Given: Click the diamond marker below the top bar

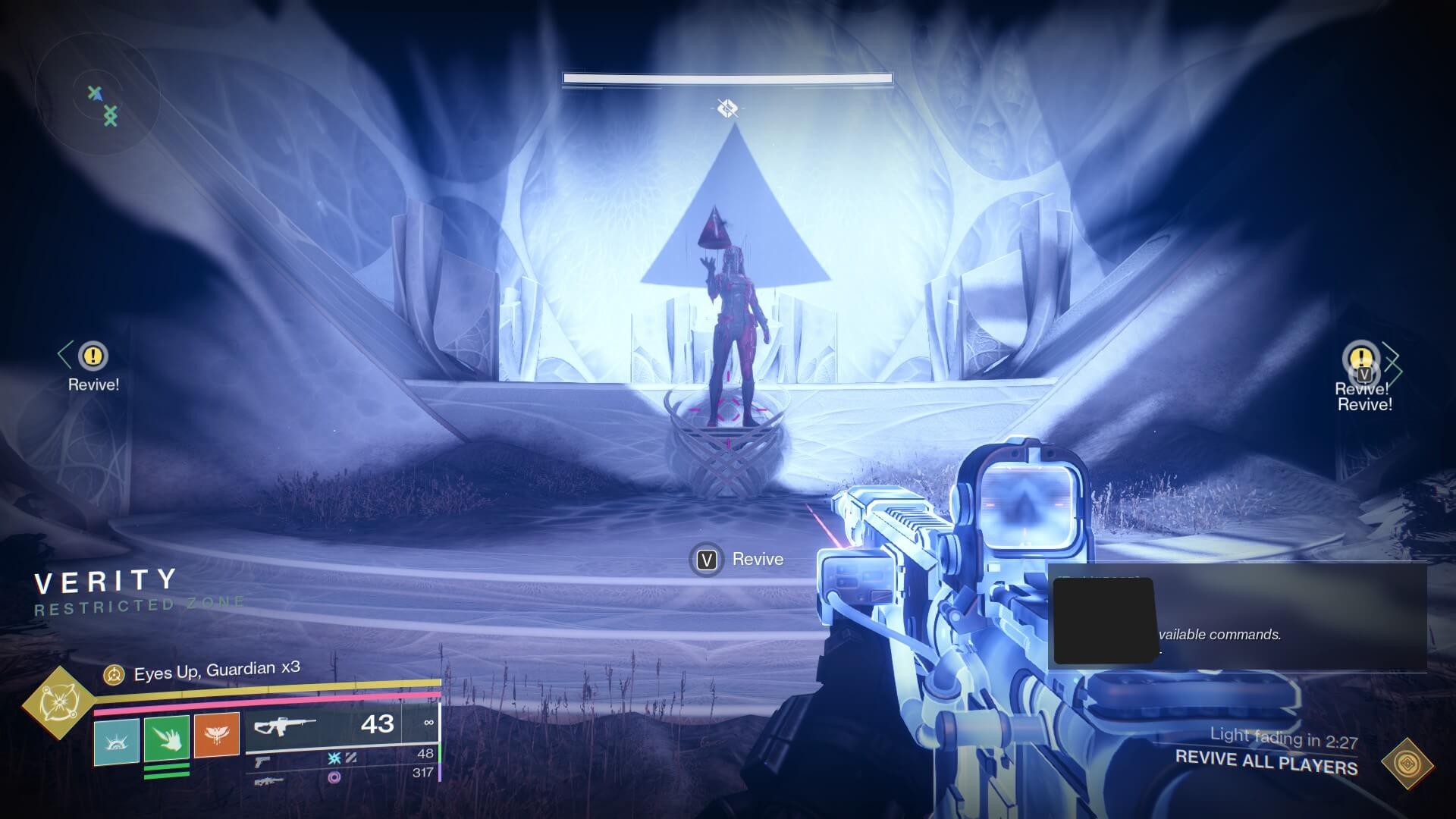Looking at the screenshot, I should click(x=727, y=108).
